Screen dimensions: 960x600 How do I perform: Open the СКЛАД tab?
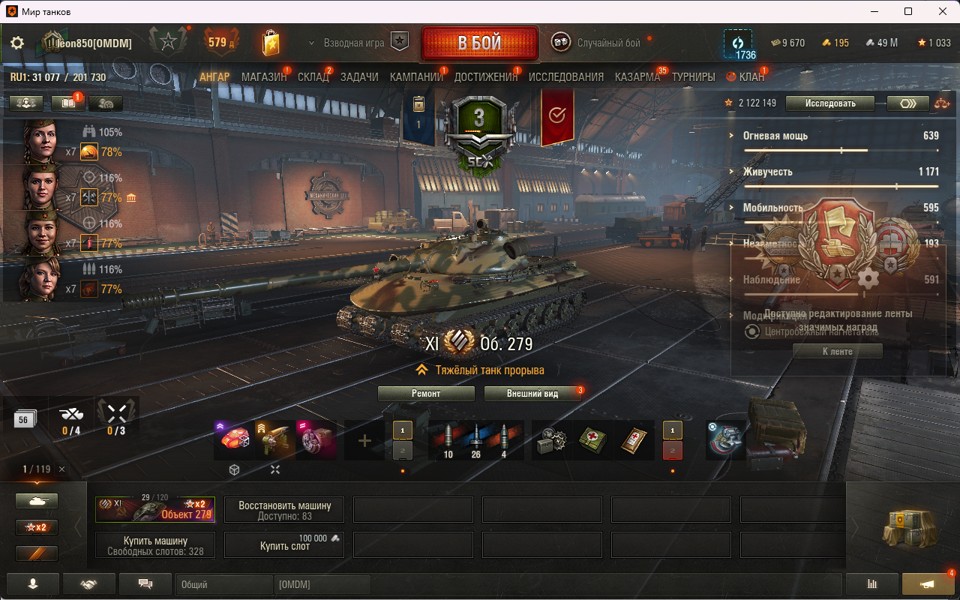point(313,77)
